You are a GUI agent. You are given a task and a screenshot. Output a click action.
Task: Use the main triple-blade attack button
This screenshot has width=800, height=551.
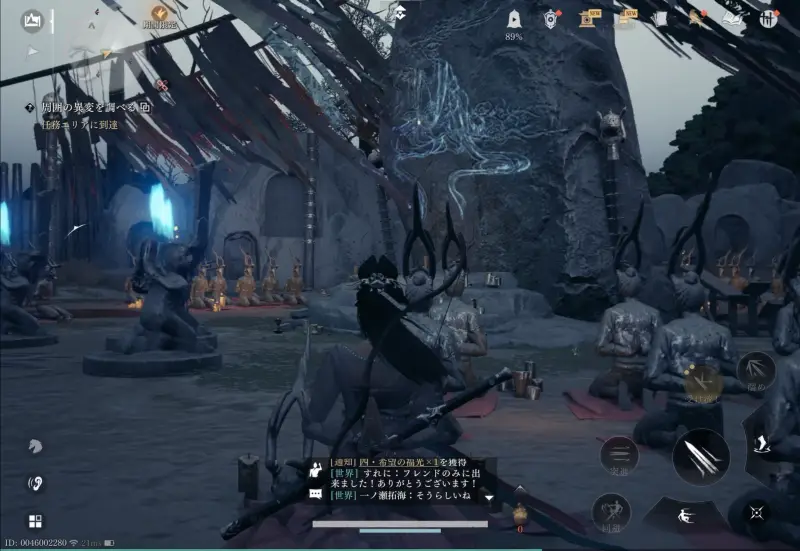click(700, 456)
